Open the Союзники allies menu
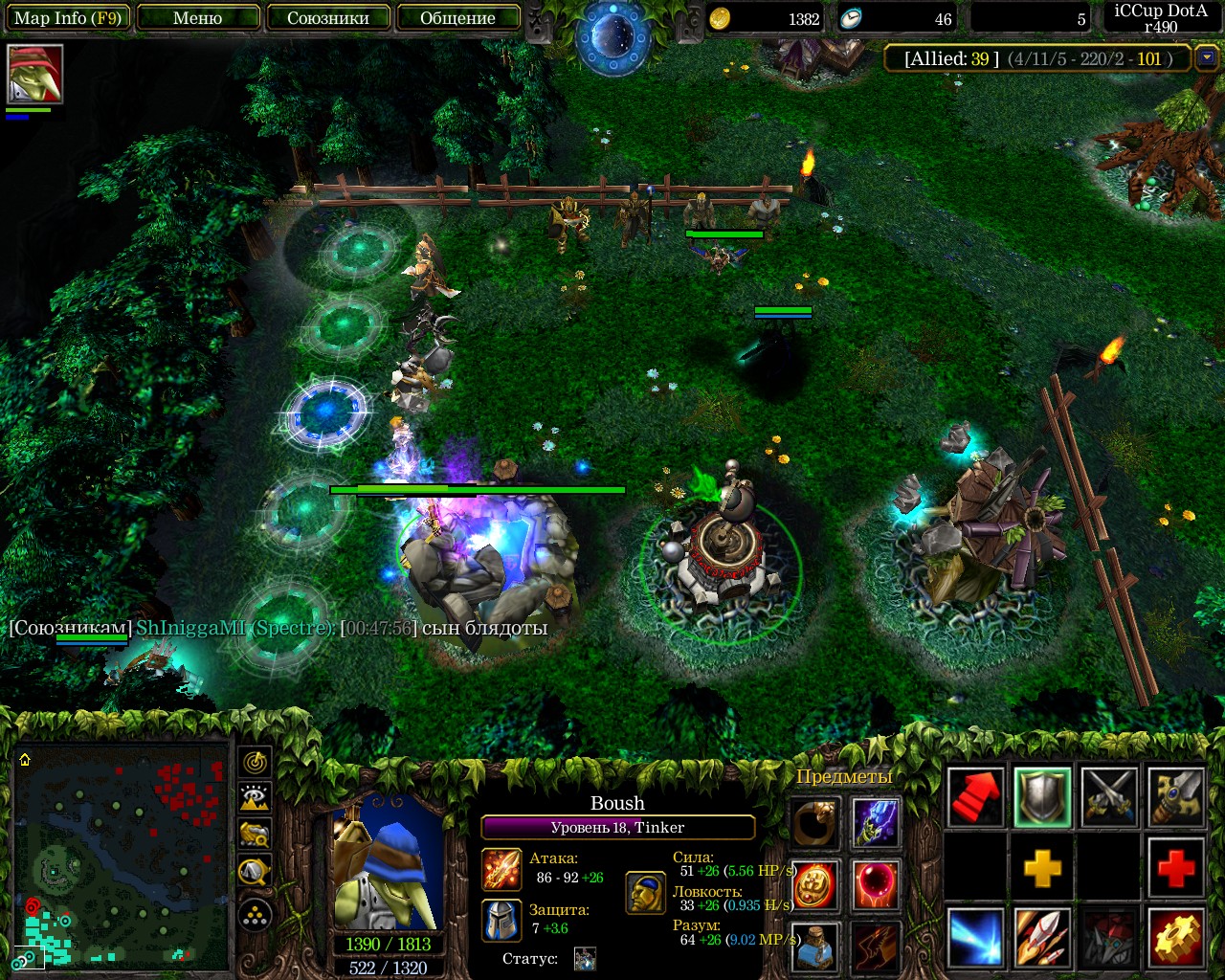Screen dimensions: 1225x980 pos(328,18)
